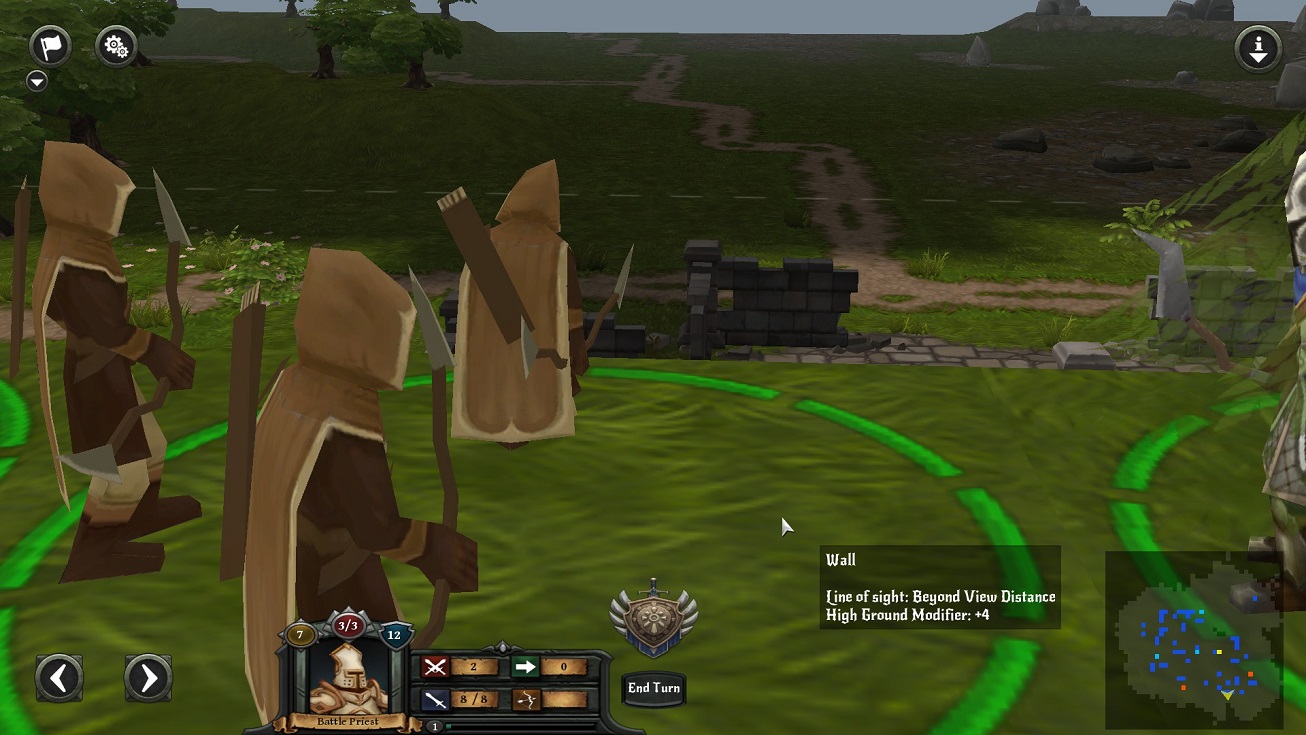Open the settings gears menu
The width and height of the screenshot is (1306, 735).
click(116, 46)
